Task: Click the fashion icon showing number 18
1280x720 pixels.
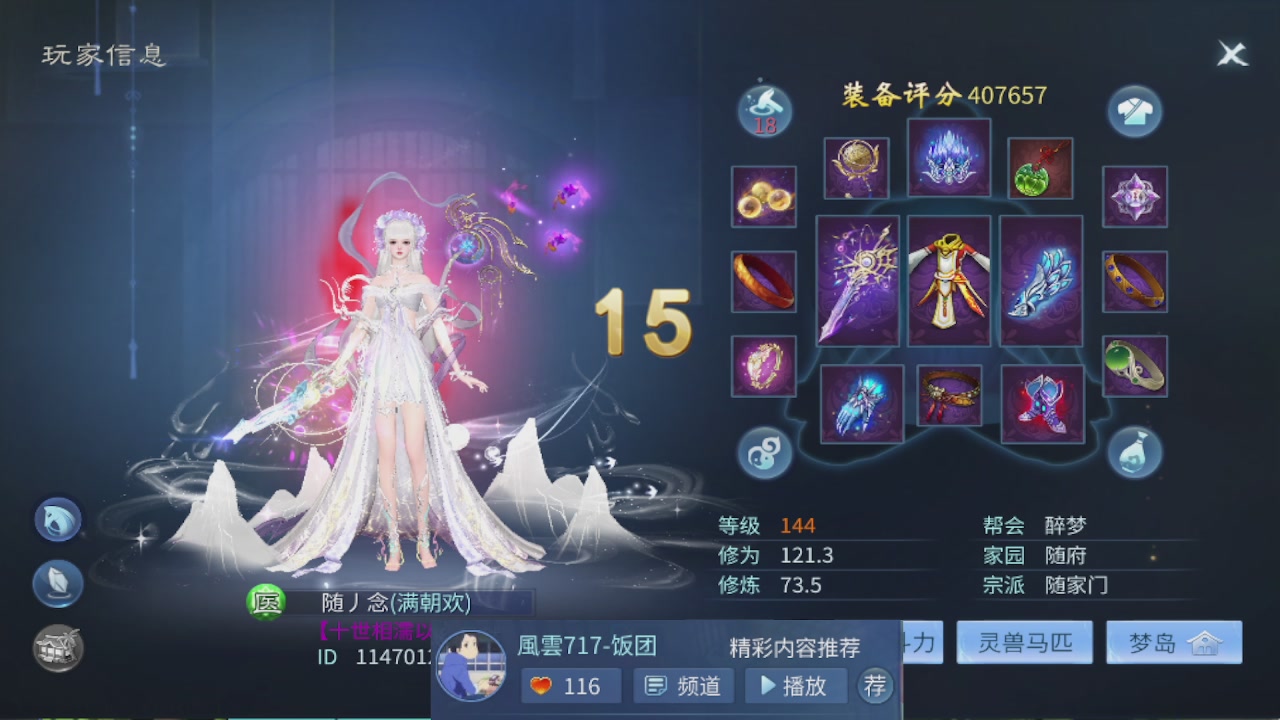Action: click(x=763, y=110)
